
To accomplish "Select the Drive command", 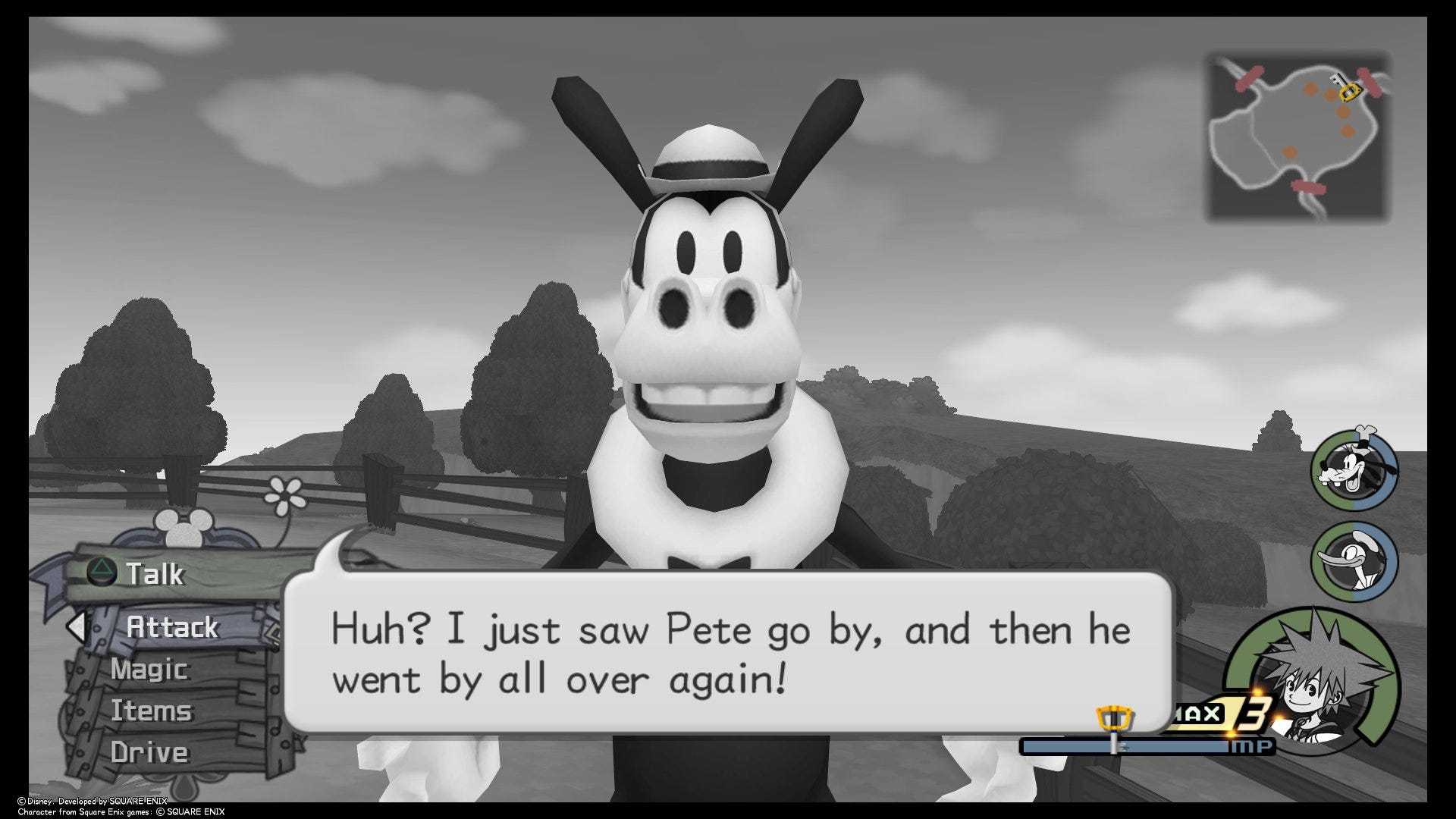I will (149, 753).
